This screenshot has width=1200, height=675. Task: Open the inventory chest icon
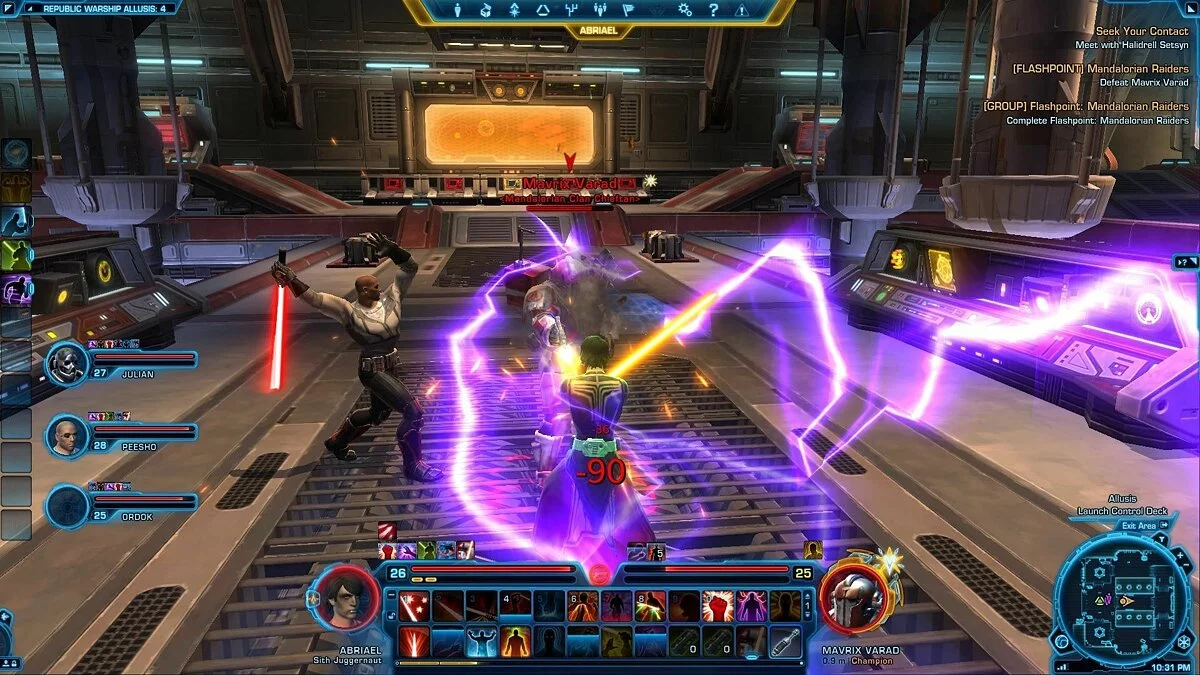pos(485,9)
